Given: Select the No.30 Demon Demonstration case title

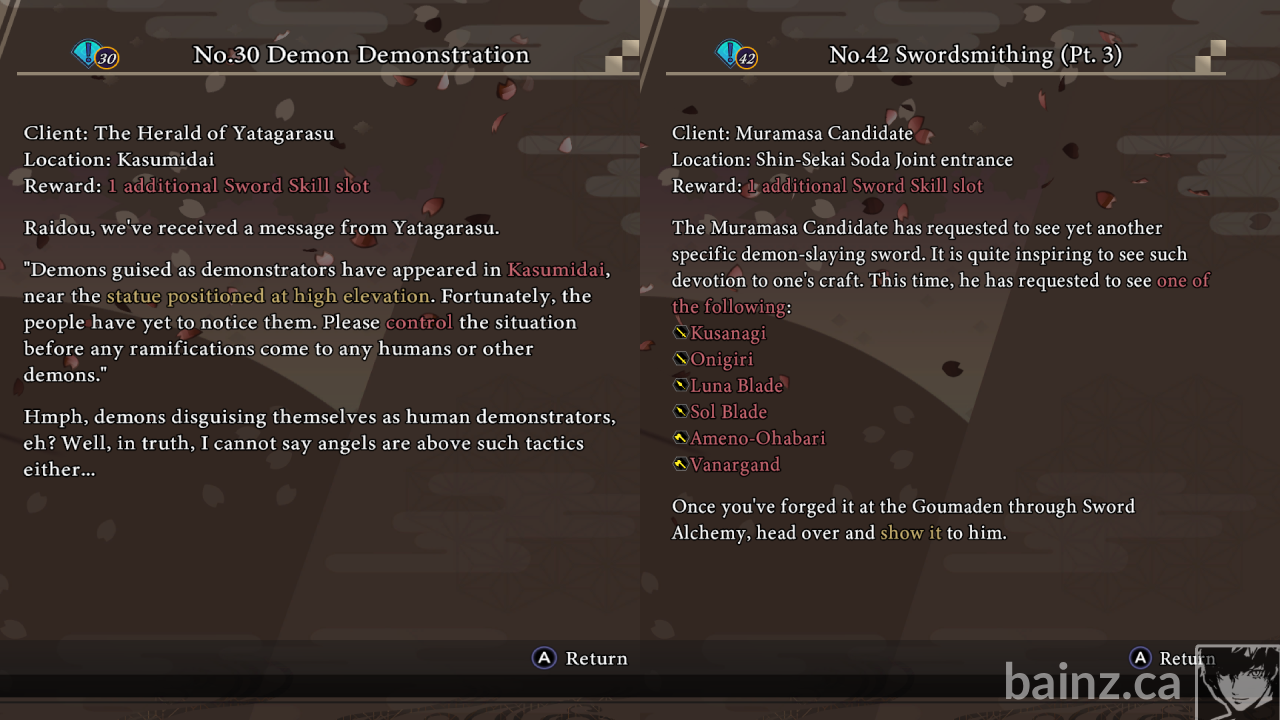Looking at the screenshot, I should coord(361,55).
